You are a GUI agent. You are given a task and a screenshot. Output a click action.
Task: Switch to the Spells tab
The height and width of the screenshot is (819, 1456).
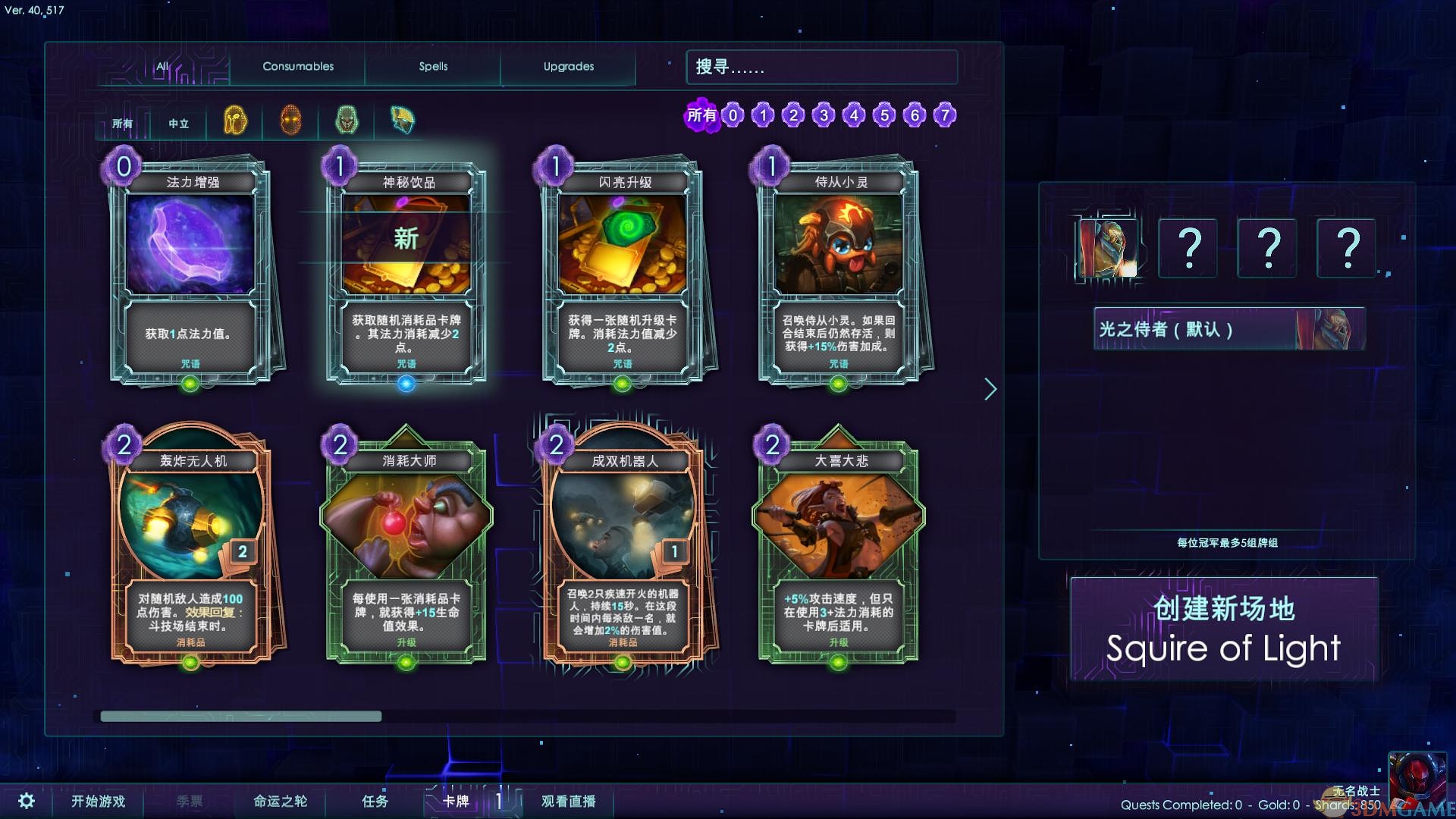tap(433, 67)
